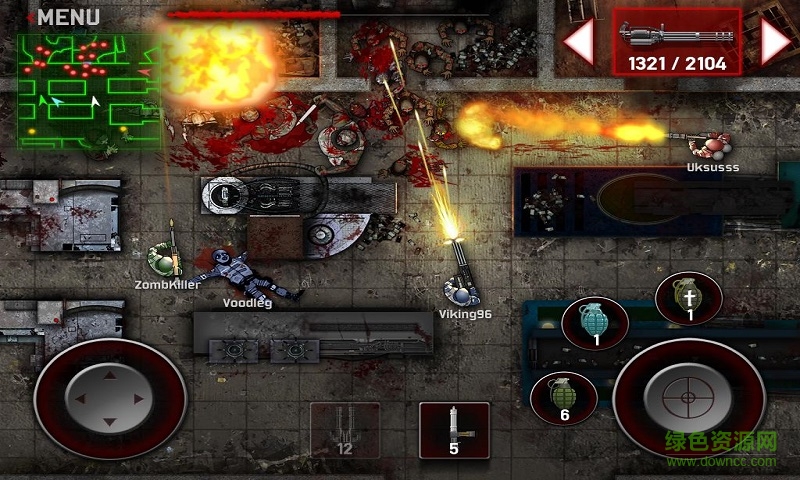The height and width of the screenshot is (480, 800).
Task: Tap the crosshair fire button
Action: [688, 398]
